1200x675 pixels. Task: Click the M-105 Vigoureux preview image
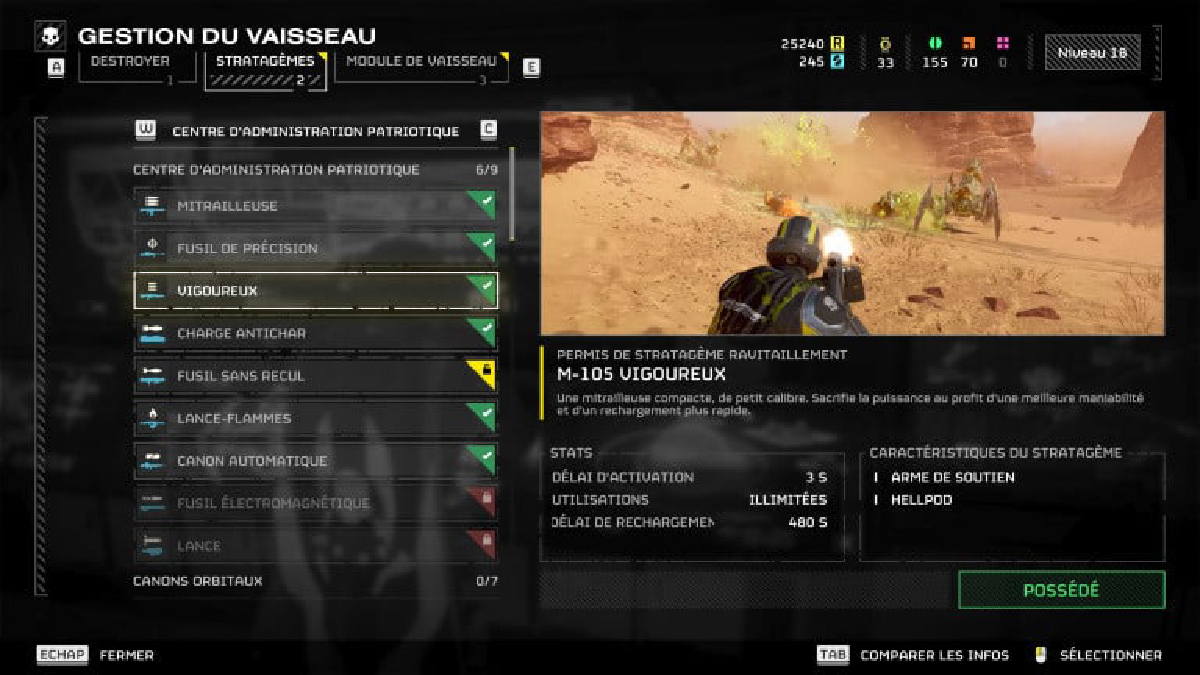(x=852, y=222)
